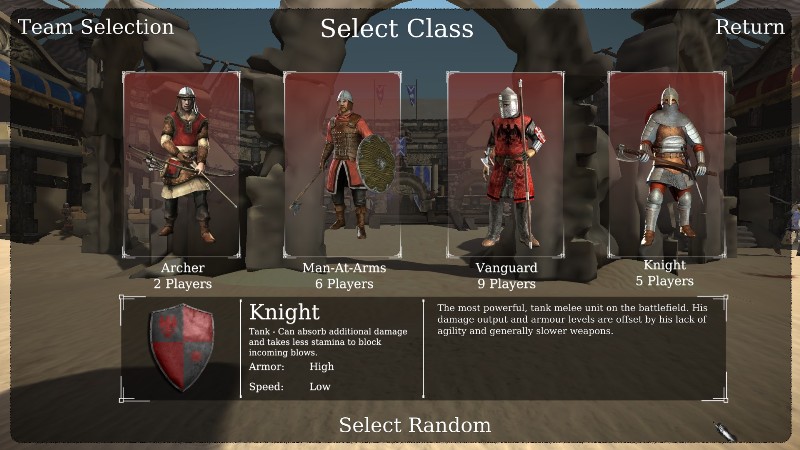Choose Select Random class option

point(414,425)
